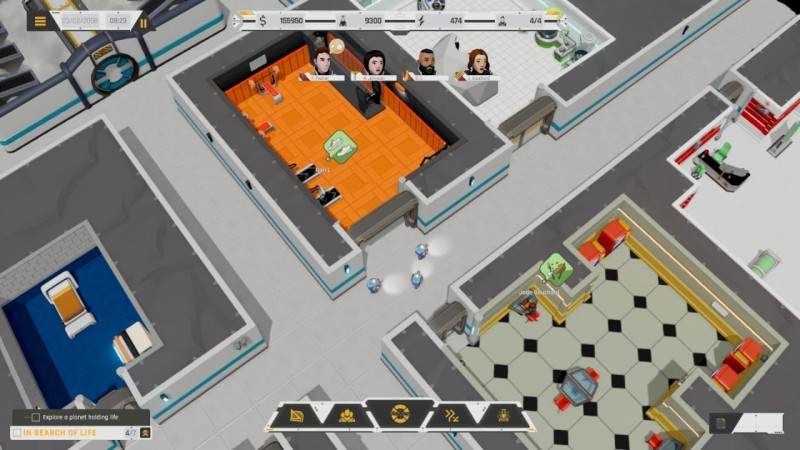Open the hamburger main menu
The image size is (800, 450).
click(x=40, y=21)
